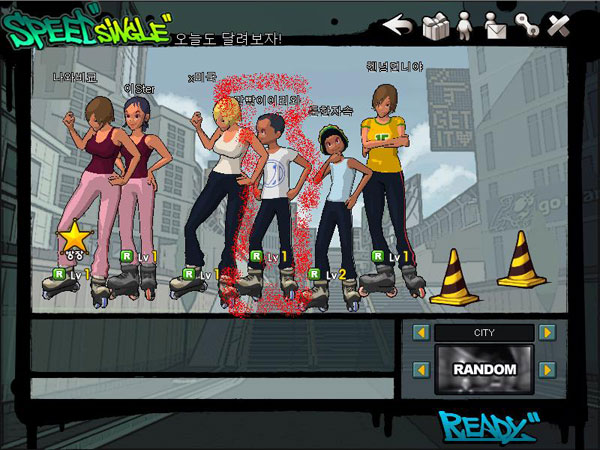
Task: Open the mail inbox icon
Action: coord(495,25)
